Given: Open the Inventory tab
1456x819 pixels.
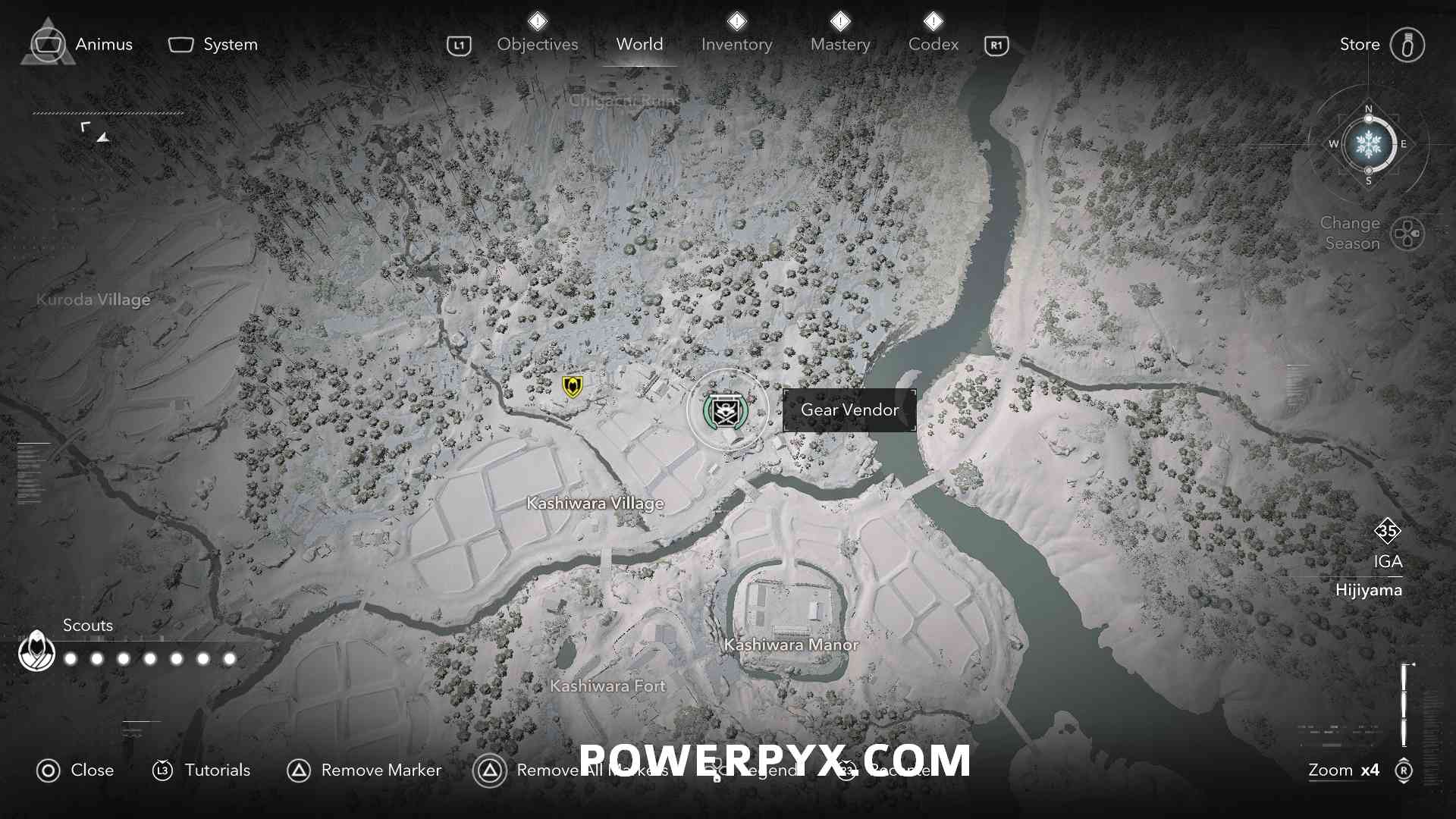Looking at the screenshot, I should tap(736, 45).
